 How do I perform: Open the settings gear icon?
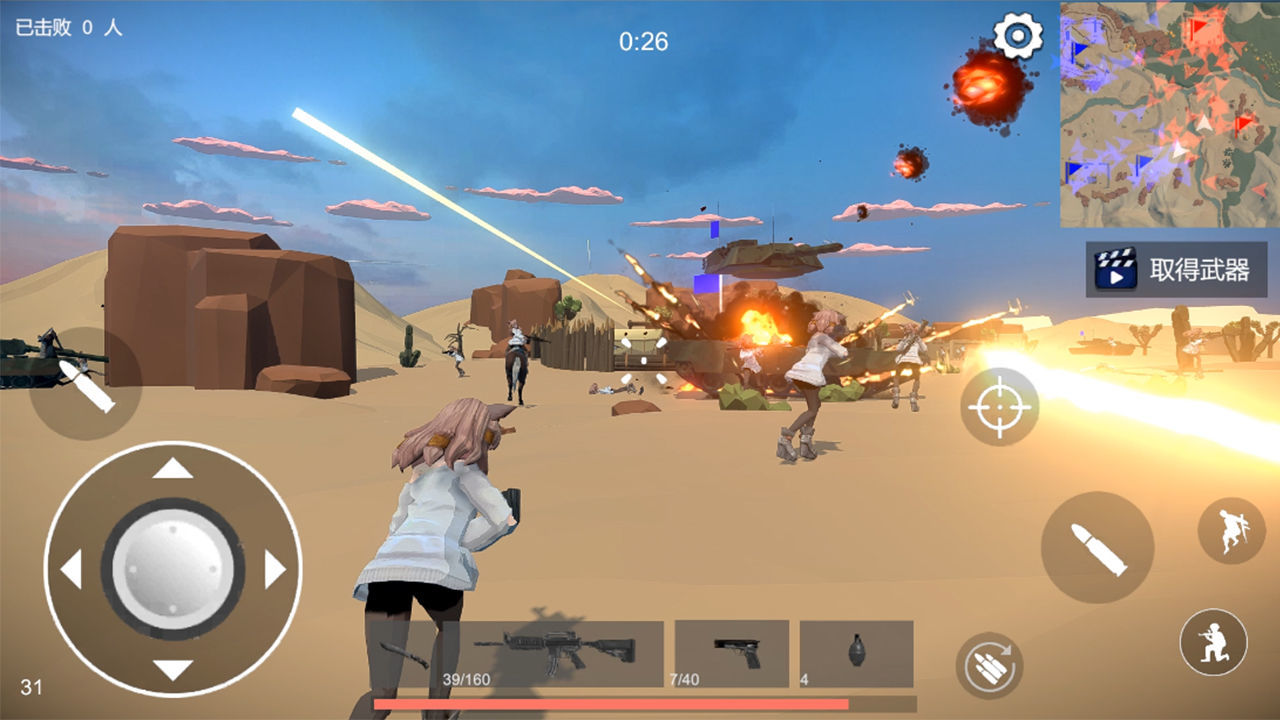coord(1017,35)
